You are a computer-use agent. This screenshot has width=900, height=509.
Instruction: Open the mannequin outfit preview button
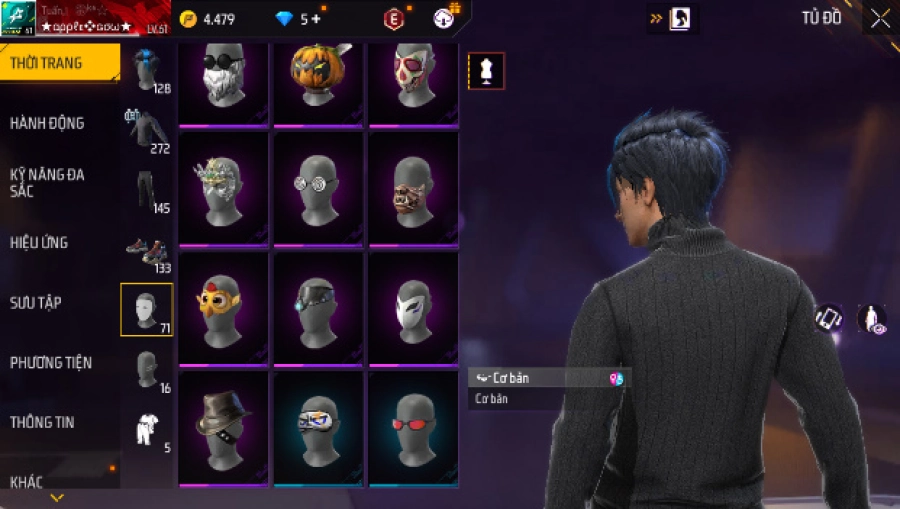pos(486,71)
